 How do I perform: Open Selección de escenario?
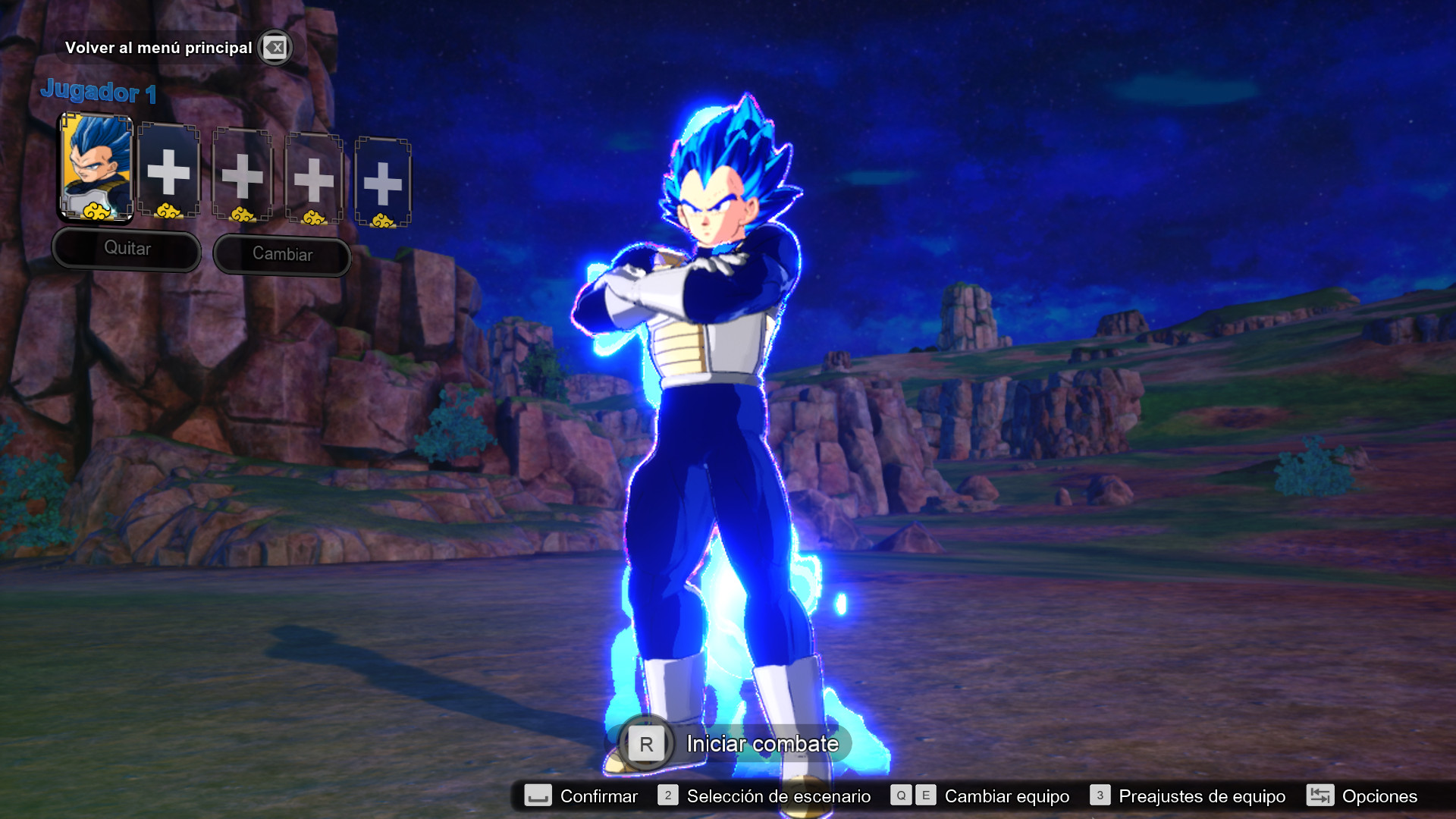click(777, 796)
